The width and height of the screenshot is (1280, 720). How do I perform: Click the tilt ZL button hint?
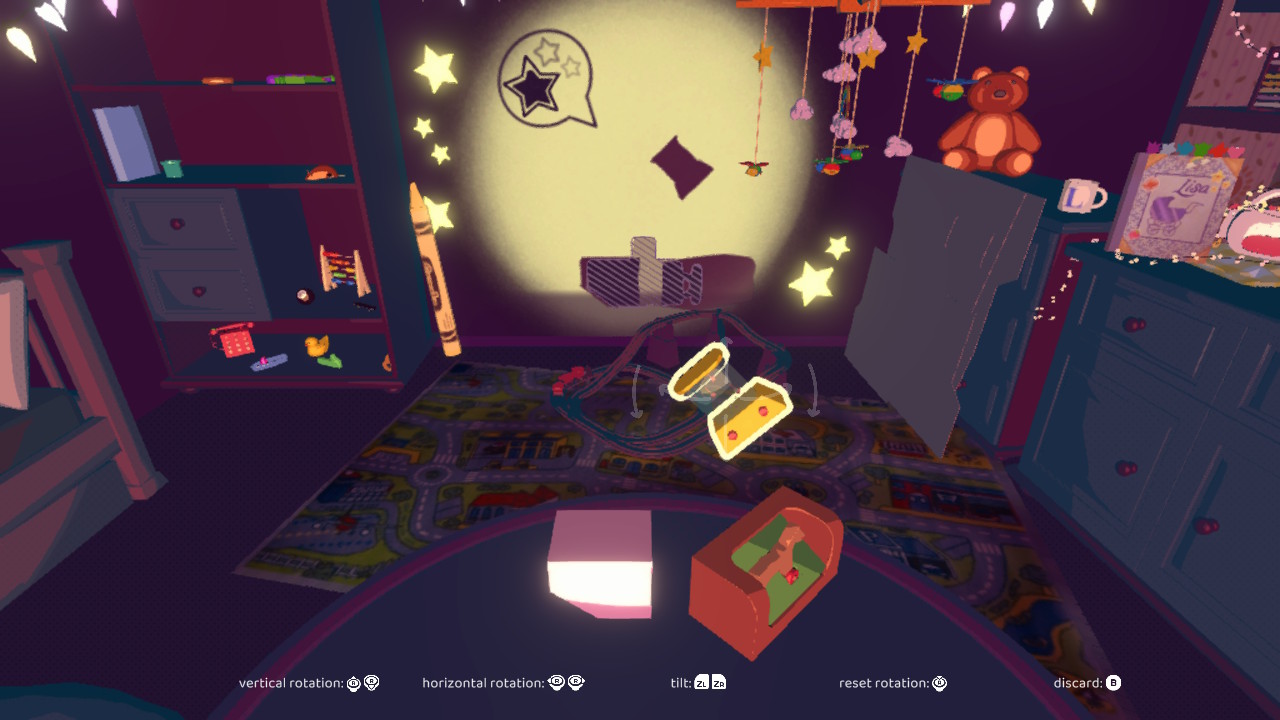[x=701, y=683]
